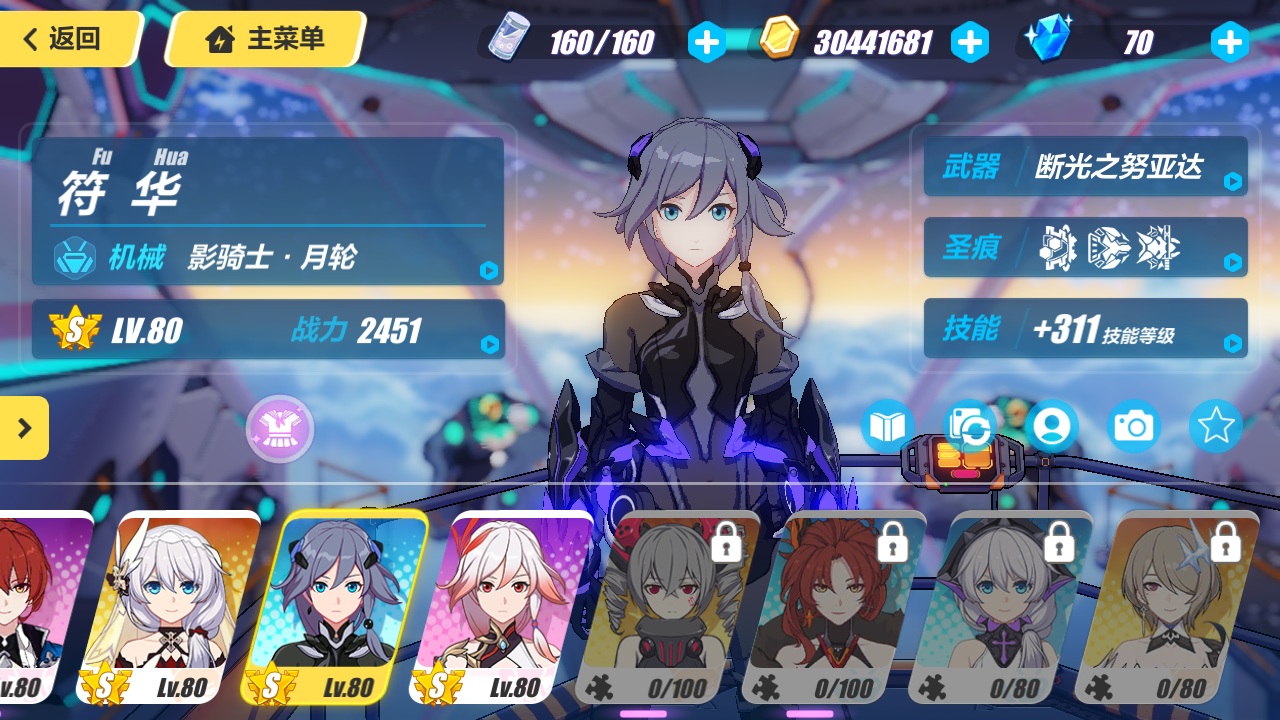The image size is (1280, 720).
Task: Select the locked red-haired 0/100 Valkyrie card
Action: [x=838, y=605]
